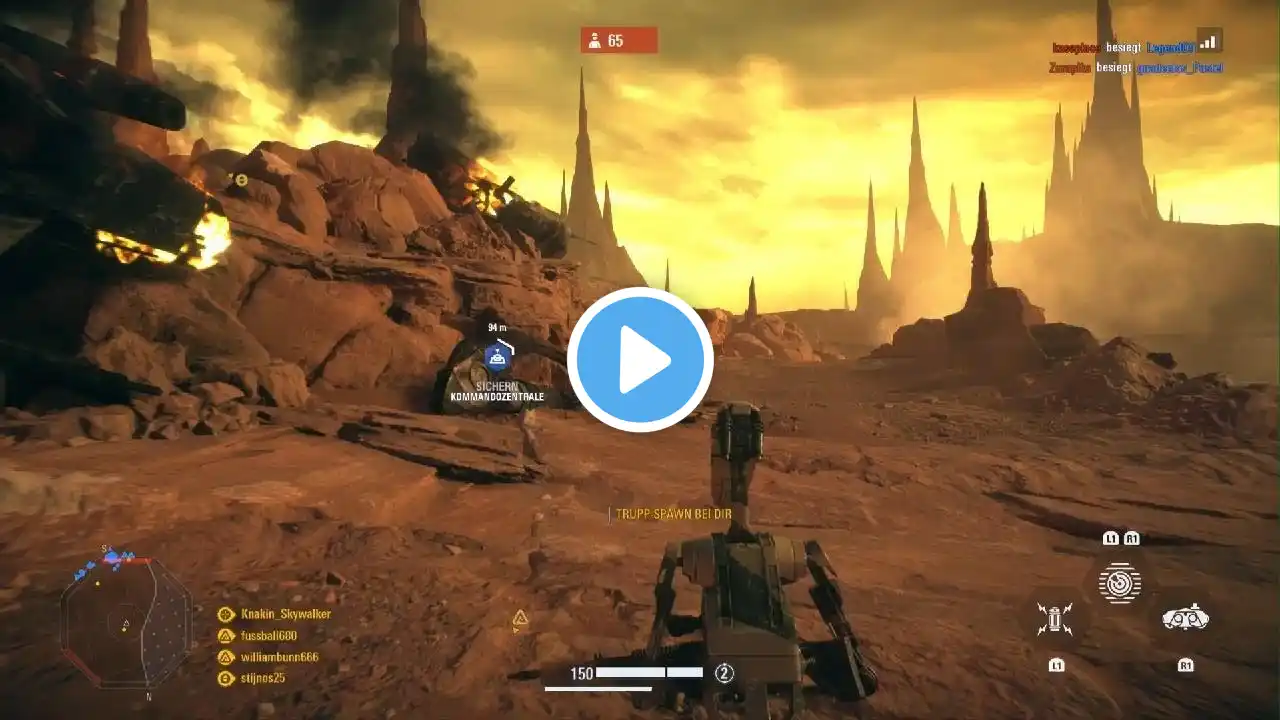
Task: Play the video with the center button
Action: coord(640,360)
